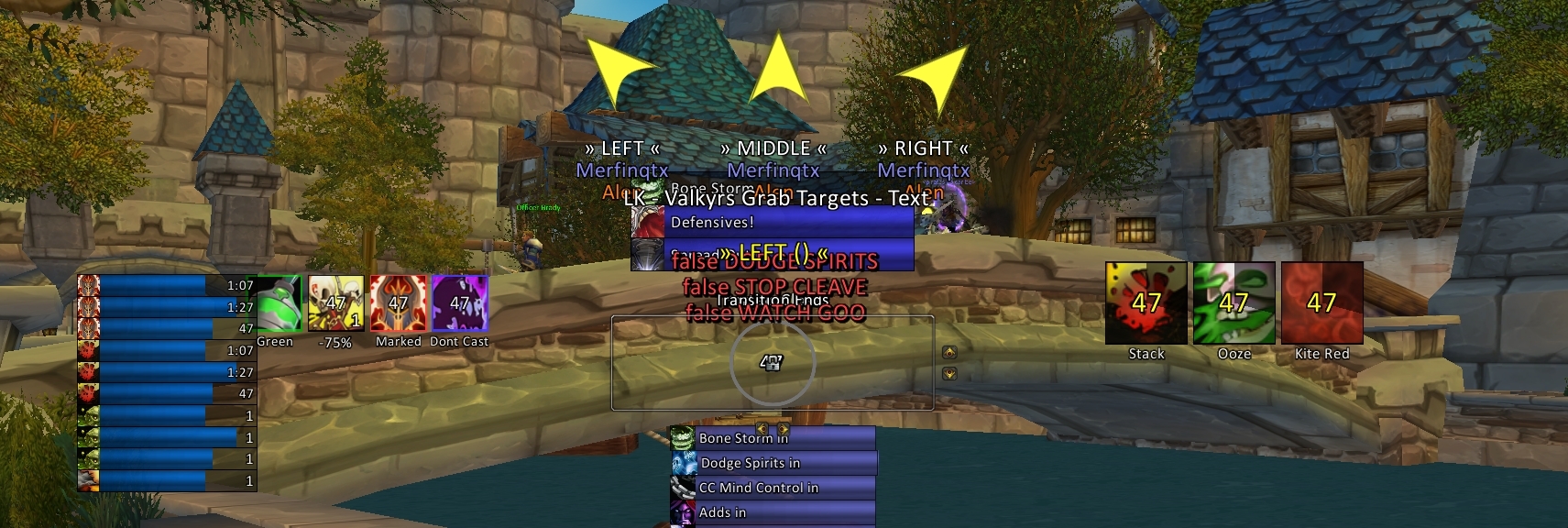Nudge left with the small left arrow
Screen dimensions: 1568x528
coord(762,428)
